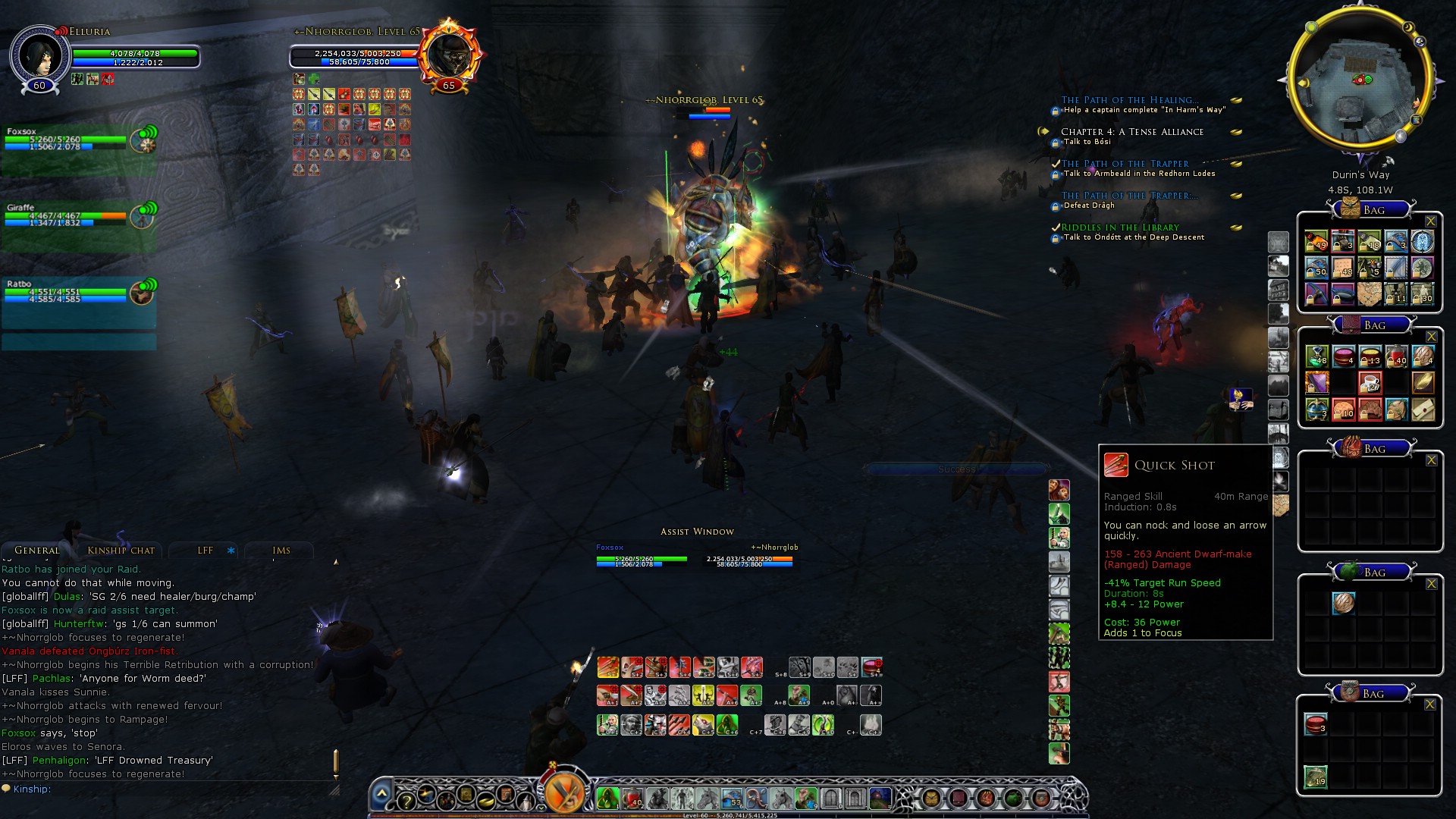
Task: Open the question mark help button
Action: coord(406,799)
